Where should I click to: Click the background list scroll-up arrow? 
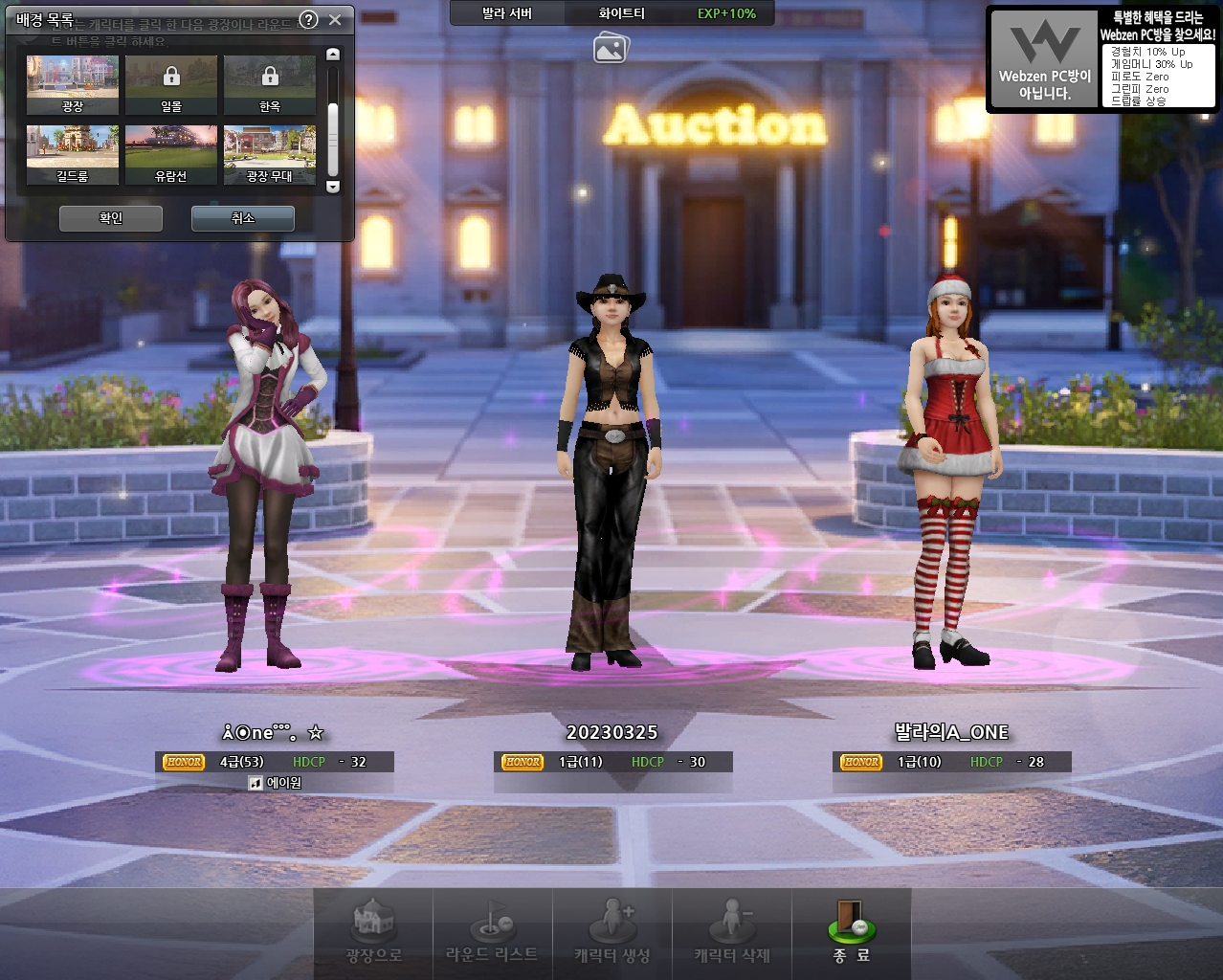[333, 56]
